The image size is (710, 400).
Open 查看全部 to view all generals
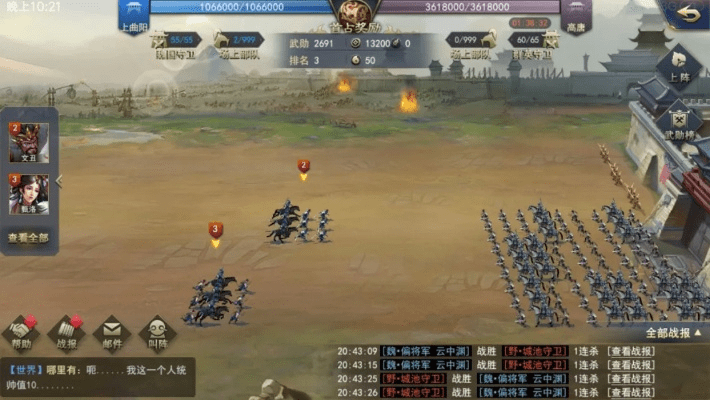pyautogui.click(x=28, y=238)
